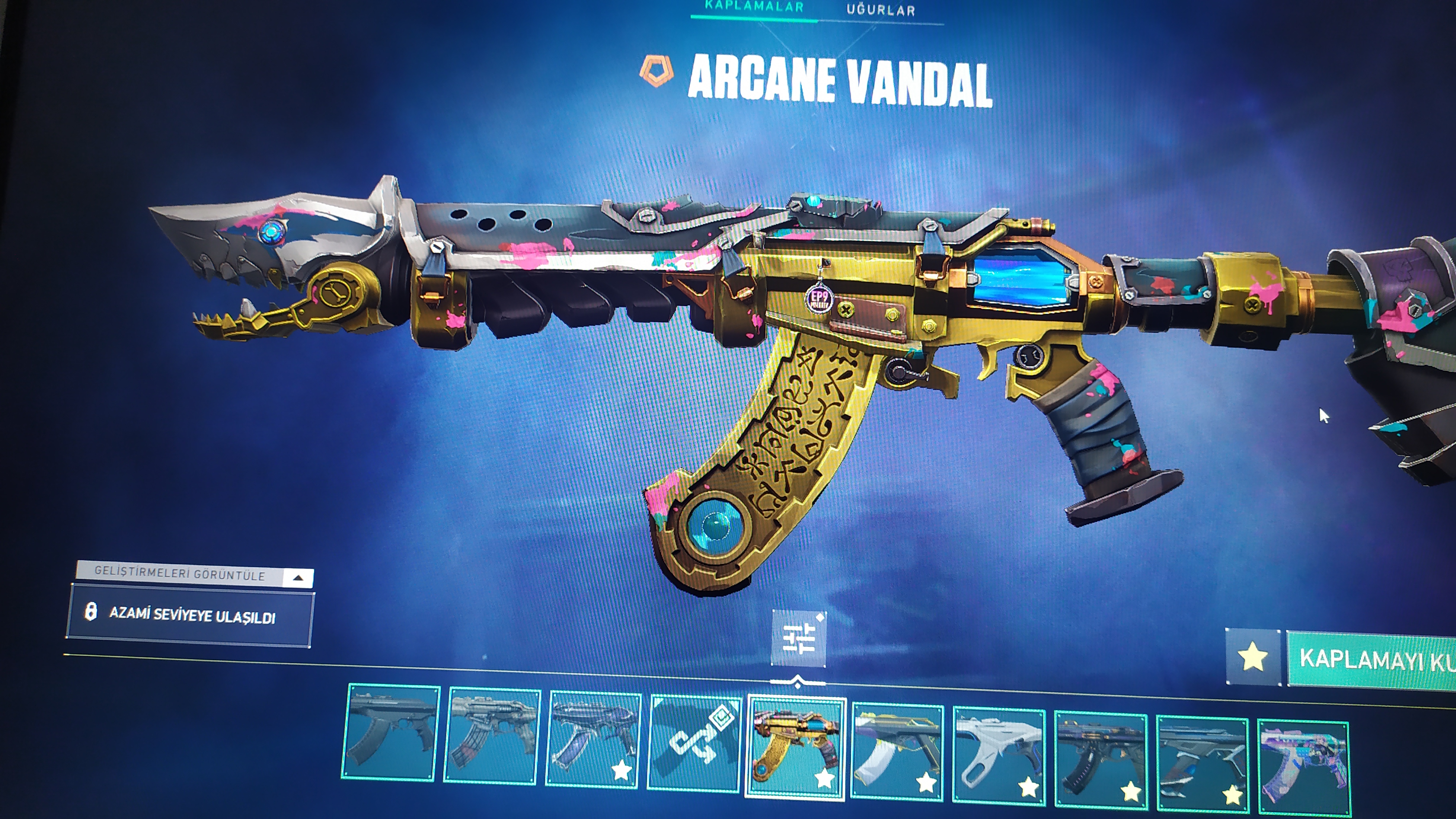
Task: Switch to the Kaplamalar tab
Action: click(x=754, y=8)
